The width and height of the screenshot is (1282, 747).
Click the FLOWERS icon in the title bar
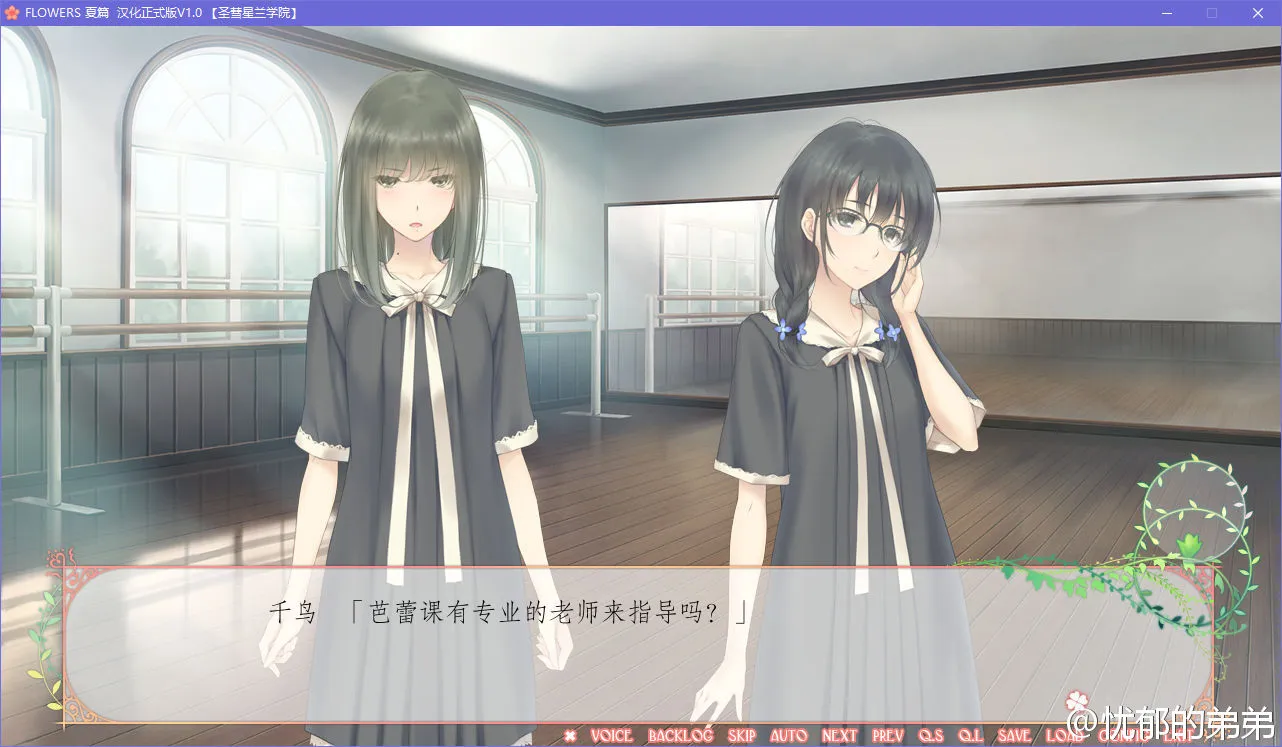[x=12, y=13]
